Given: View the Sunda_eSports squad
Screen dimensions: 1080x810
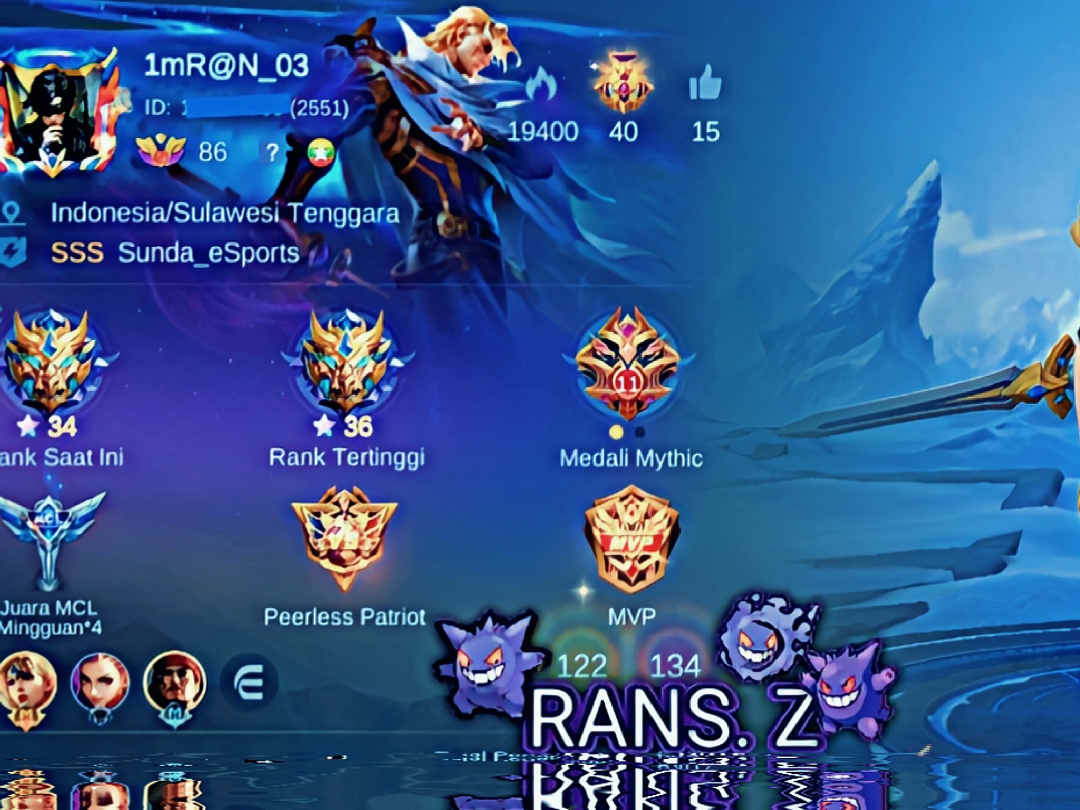Looking at the screenshot, I should [208, 253].
